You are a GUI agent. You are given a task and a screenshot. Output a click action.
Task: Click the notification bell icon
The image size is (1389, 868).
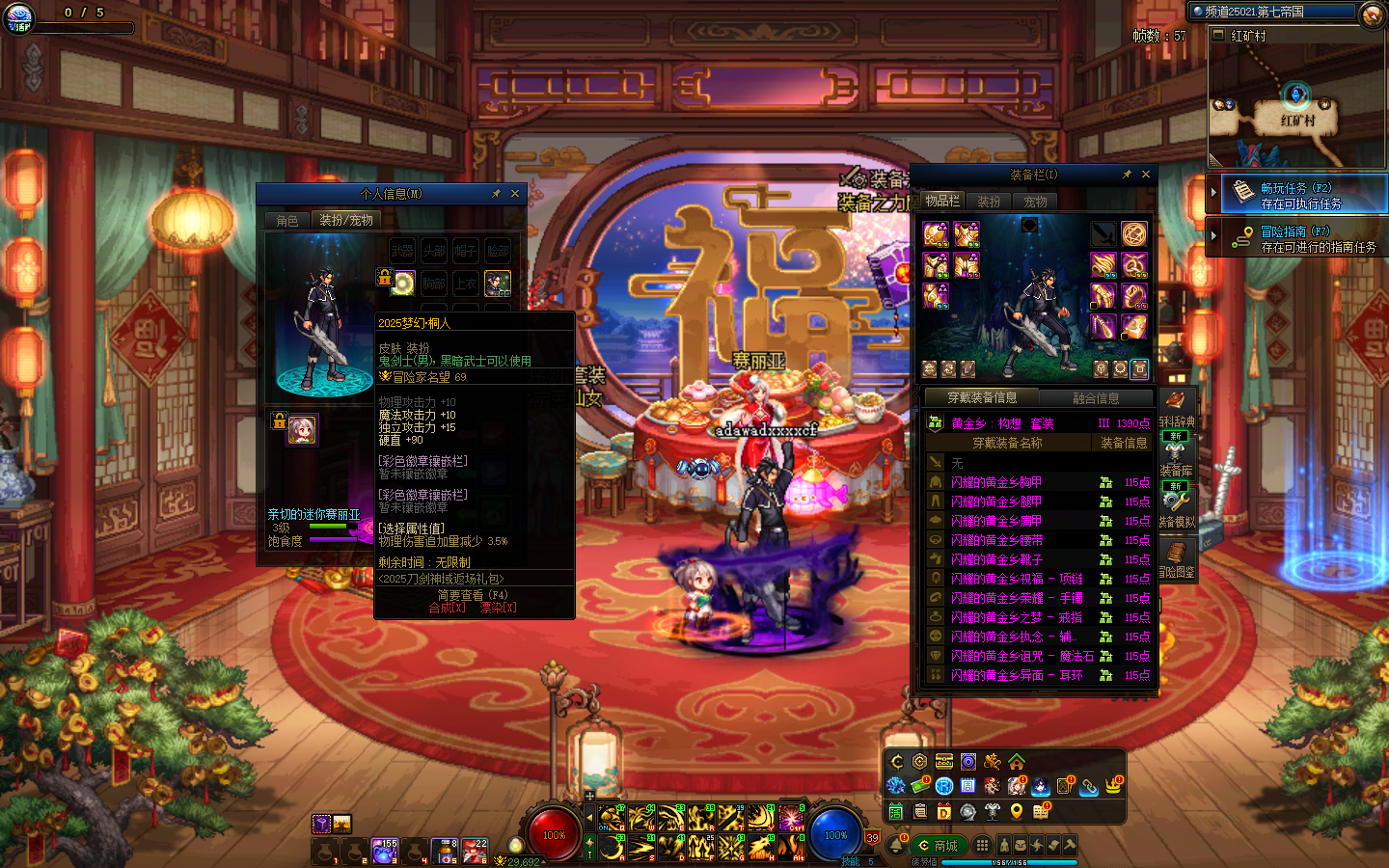(x=896, y=845)
